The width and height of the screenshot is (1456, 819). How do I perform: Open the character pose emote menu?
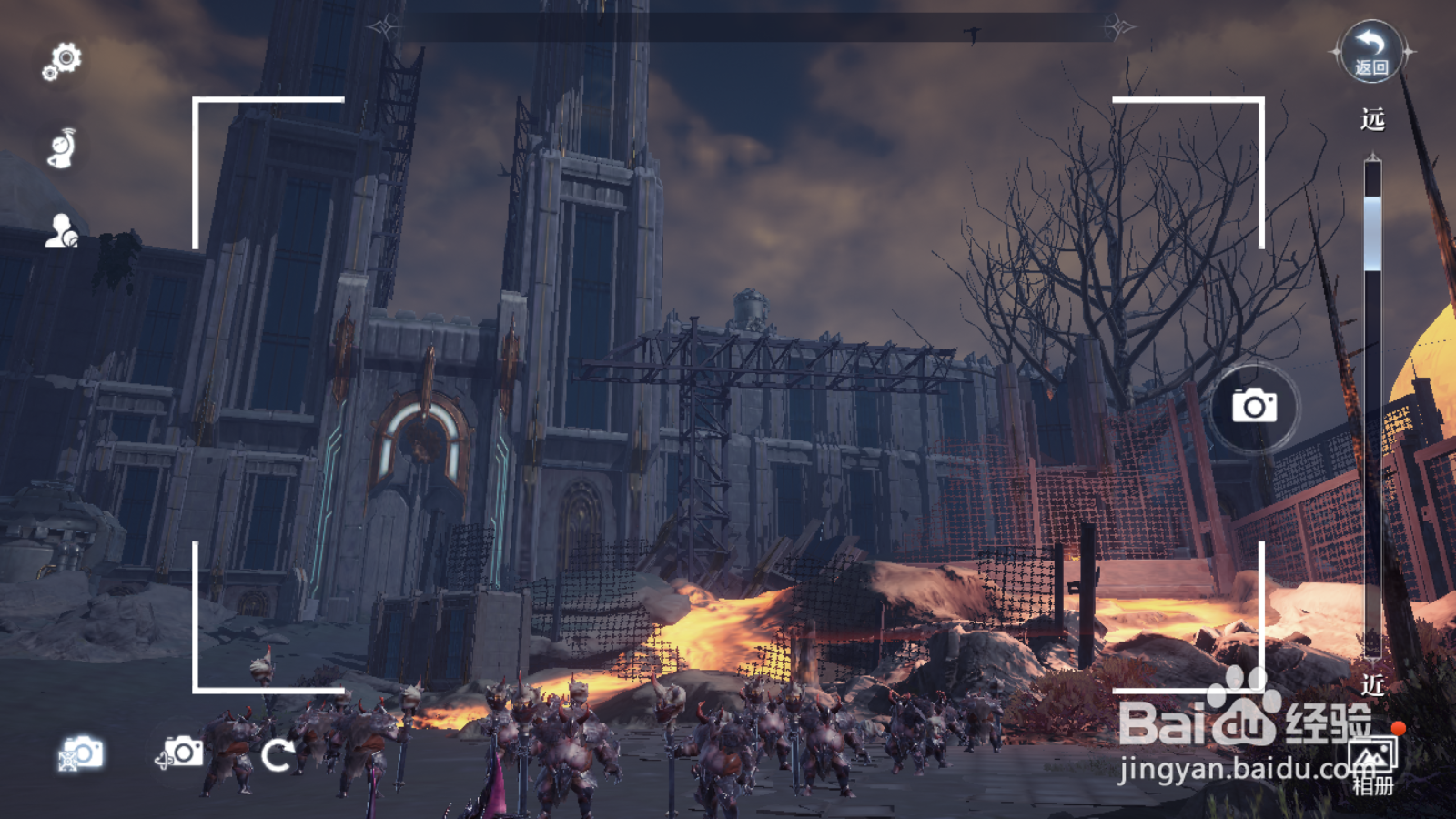pyautogui.click(x=62, y=148)
